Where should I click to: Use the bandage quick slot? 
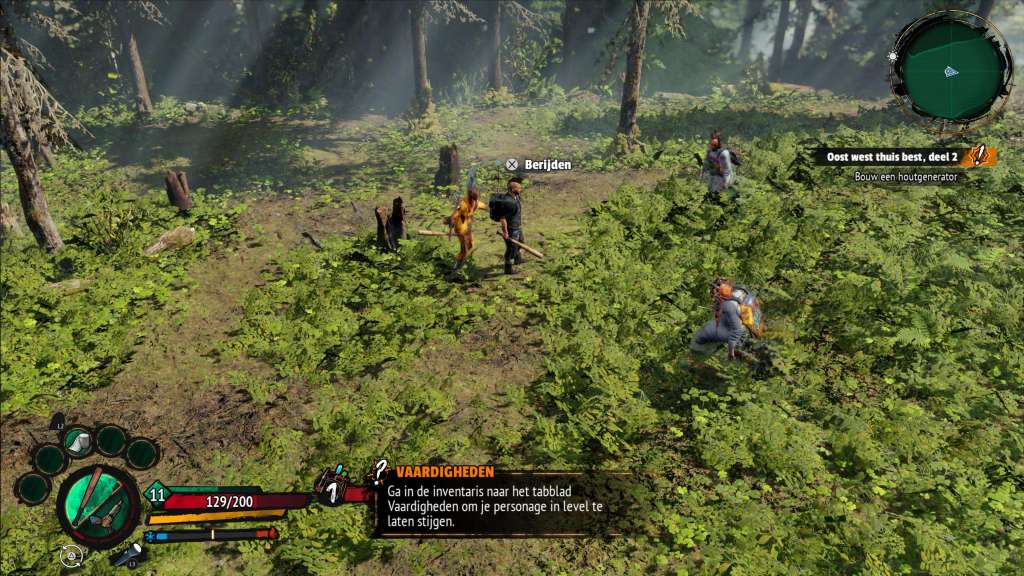click(78, 440)
